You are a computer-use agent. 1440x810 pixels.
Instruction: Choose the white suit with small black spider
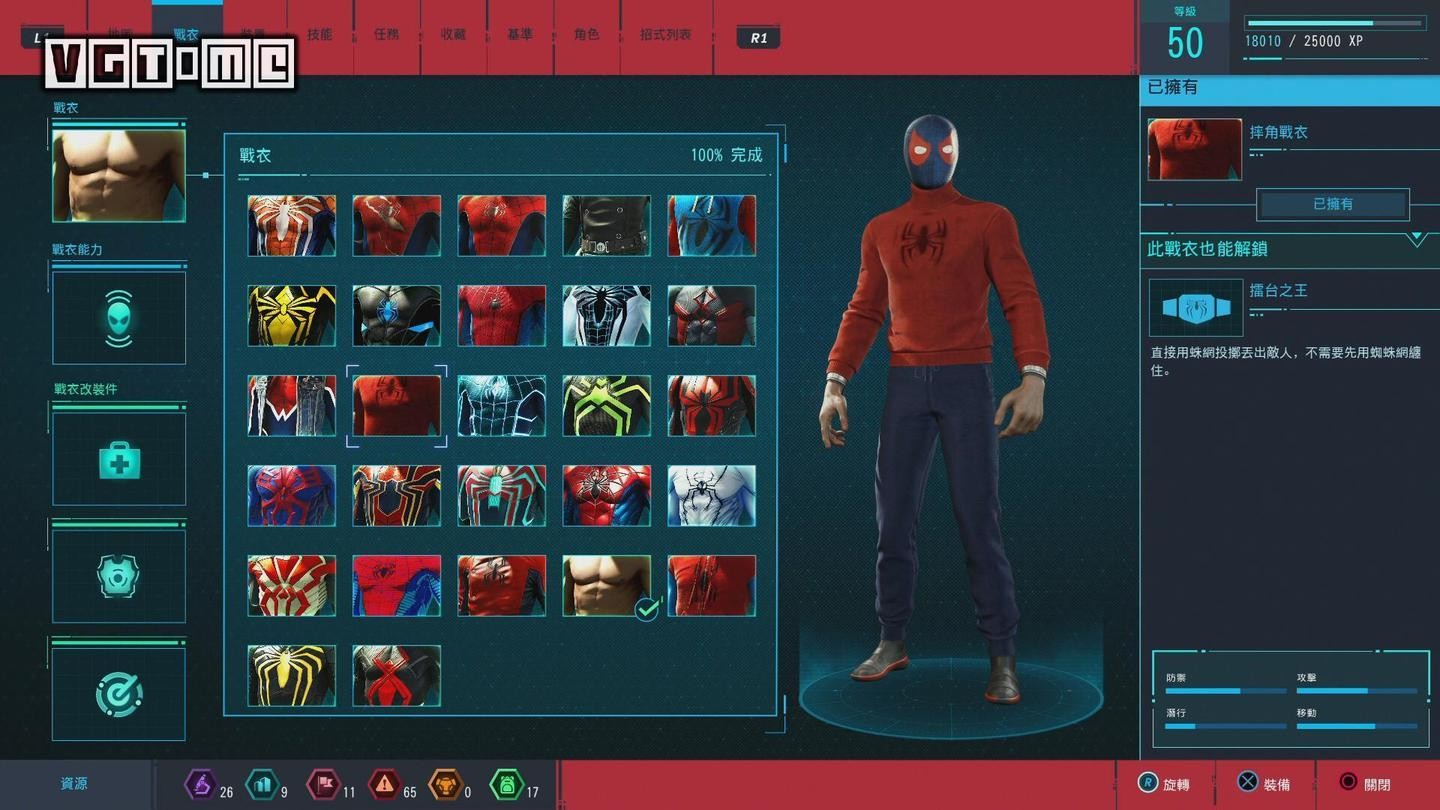coord(711,496)
